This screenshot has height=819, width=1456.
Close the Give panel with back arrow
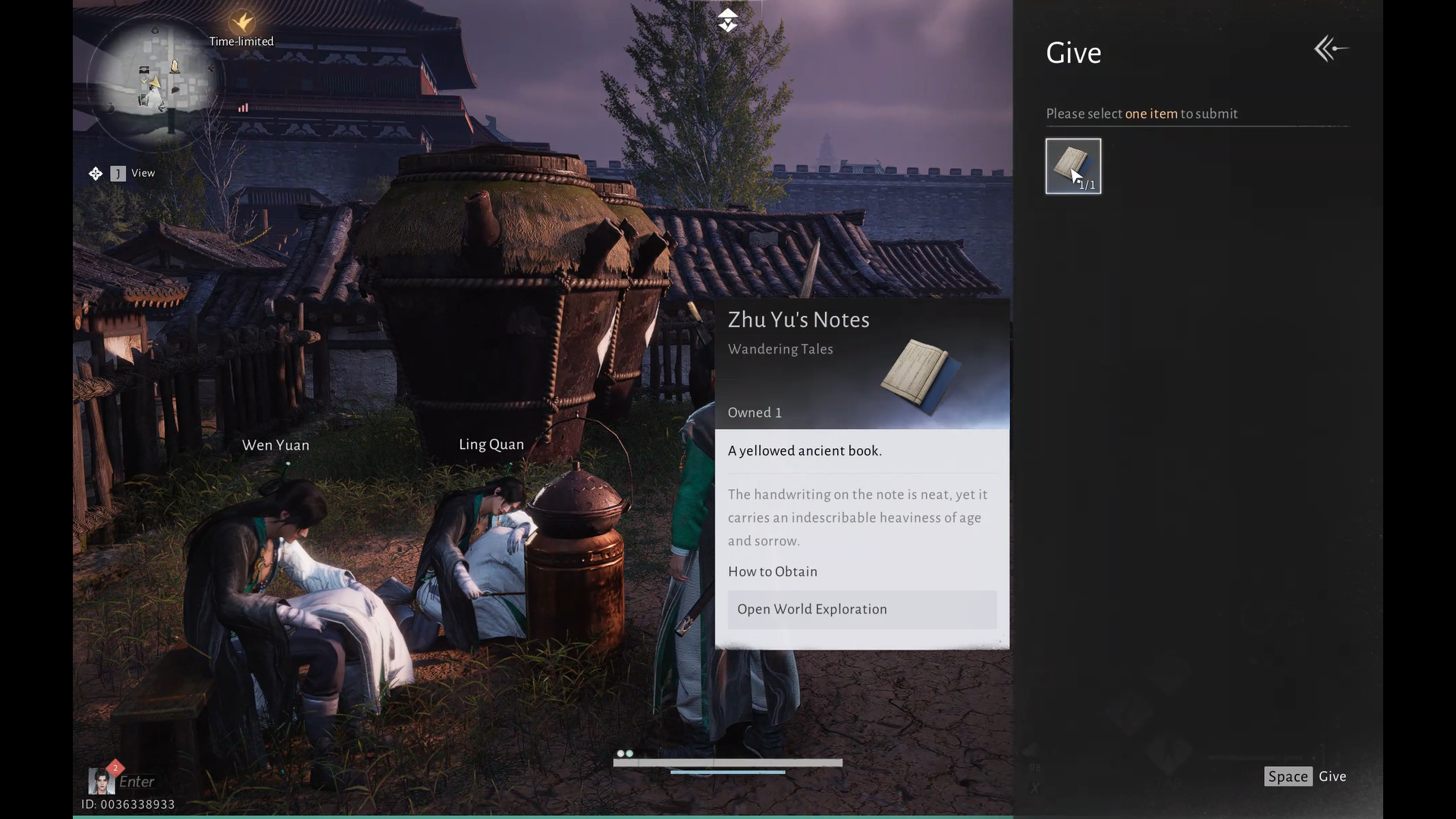coord(1331,49)
